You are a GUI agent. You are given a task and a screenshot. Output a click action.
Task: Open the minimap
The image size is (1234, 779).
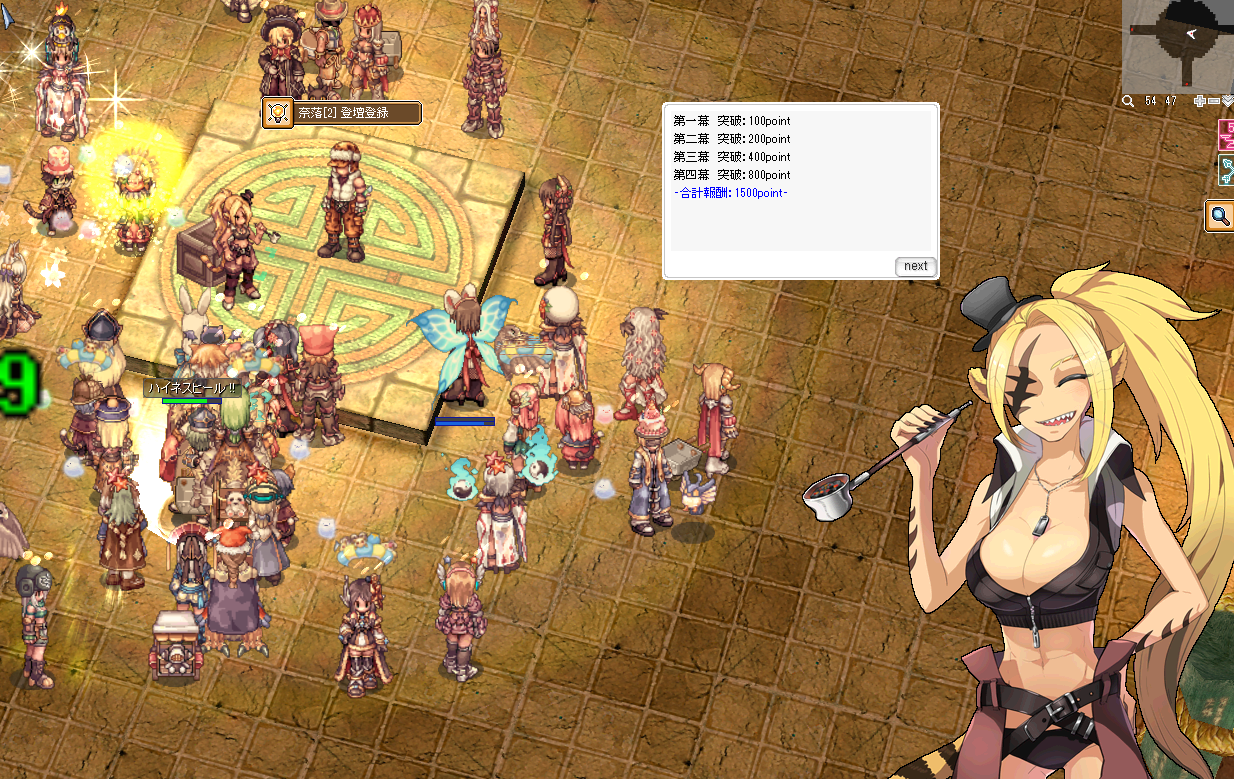pos(1177,45)
